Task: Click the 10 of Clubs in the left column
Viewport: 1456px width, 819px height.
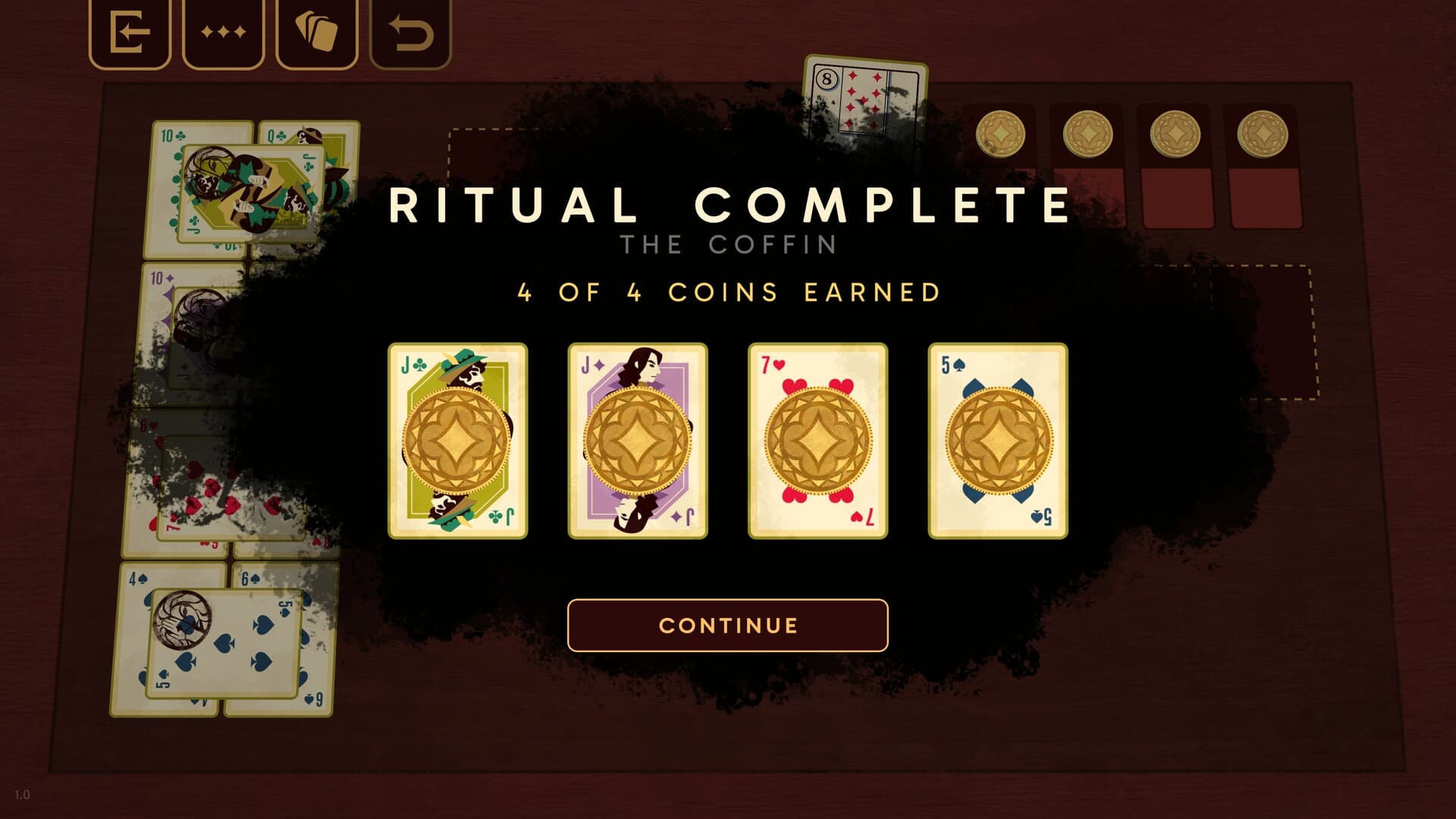Action: pos(168,136)
